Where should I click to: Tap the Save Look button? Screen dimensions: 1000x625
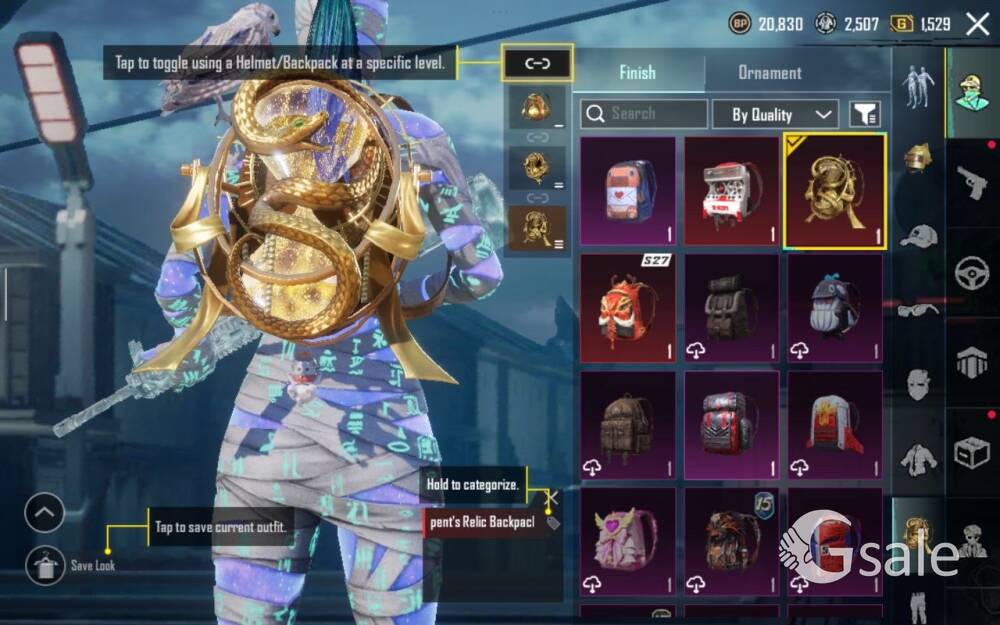(46, 565)
